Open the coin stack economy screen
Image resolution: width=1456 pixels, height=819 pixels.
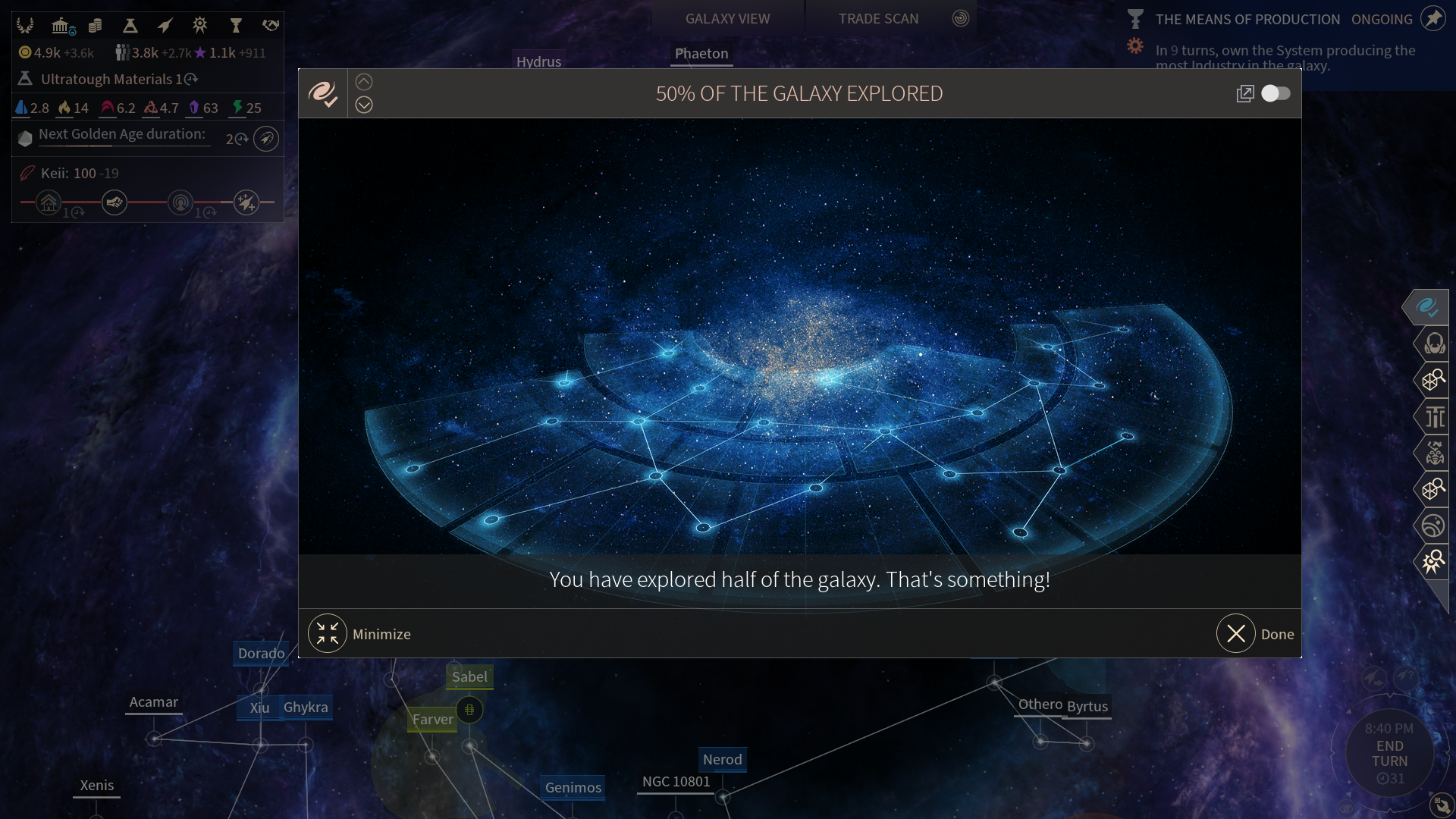[x=96, y=26]
